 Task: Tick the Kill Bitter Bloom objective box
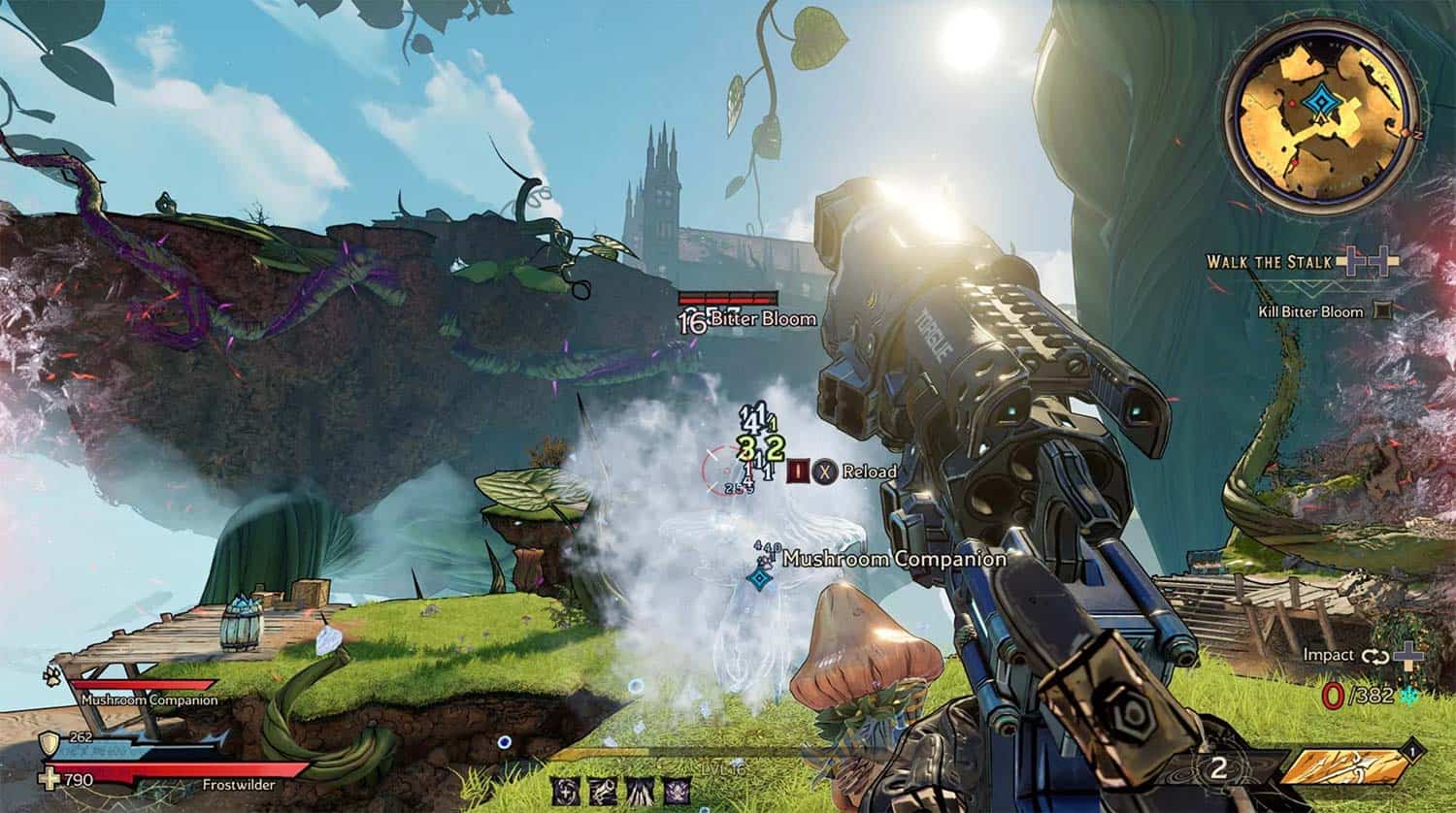click(x=1383, y=311)
